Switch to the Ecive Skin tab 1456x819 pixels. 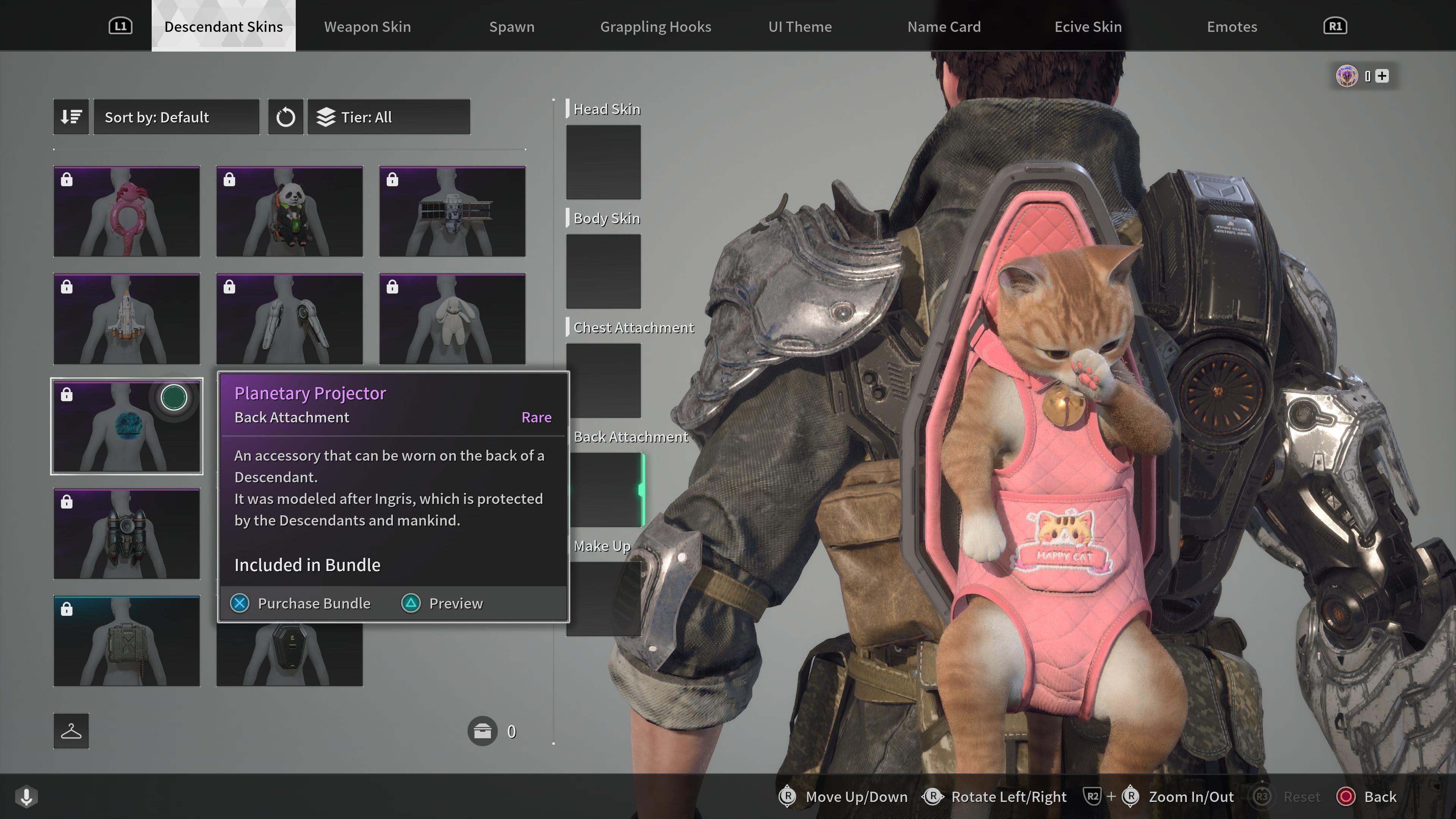coord(1087,27)
